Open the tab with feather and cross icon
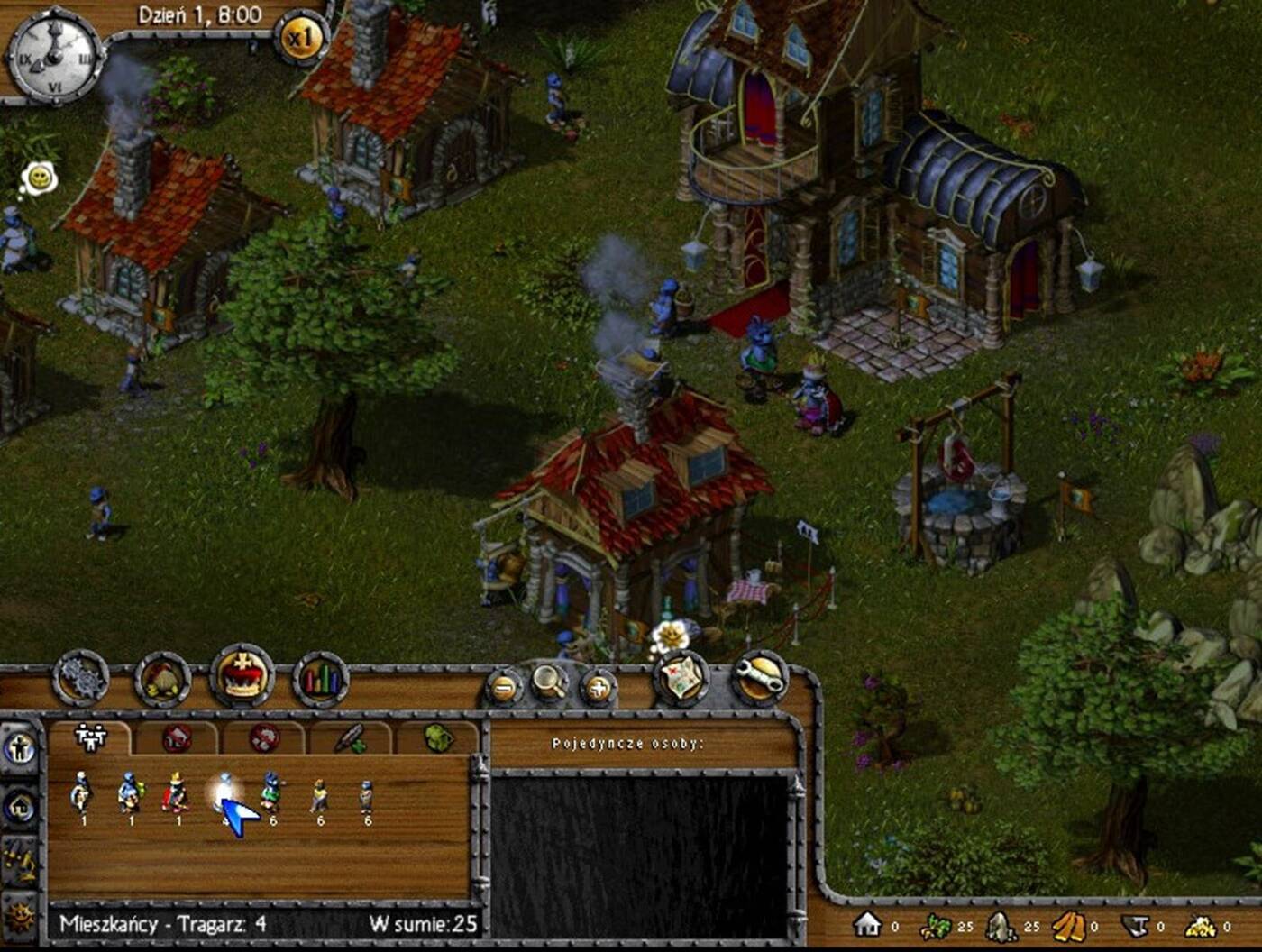 click(x=351, y=739)
